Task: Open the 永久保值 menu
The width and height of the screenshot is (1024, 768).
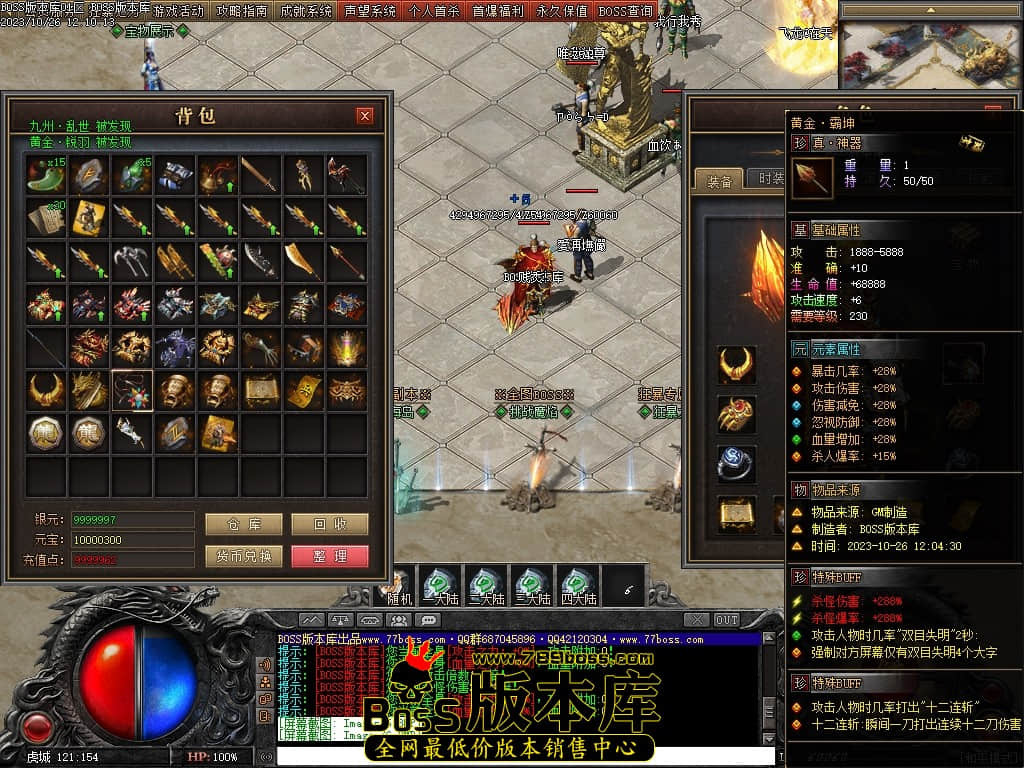Action: tap(561, 11)
